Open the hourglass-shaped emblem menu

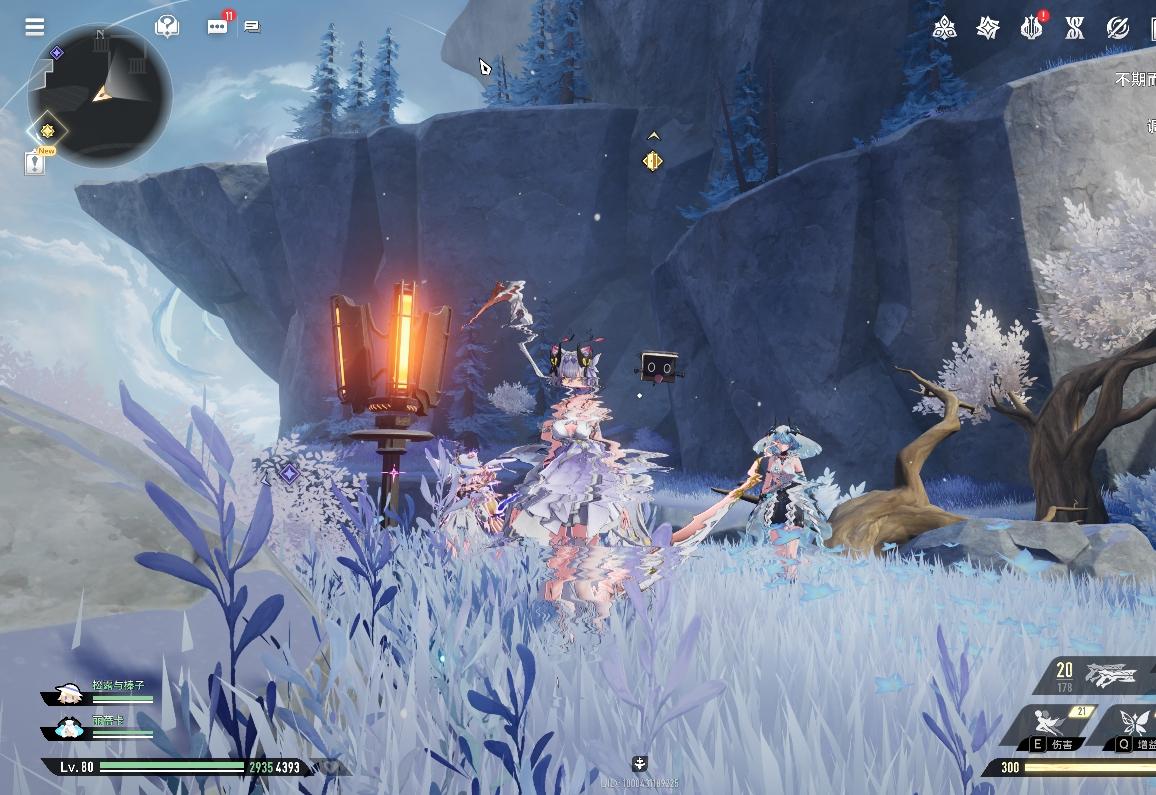click(x=1075, y=27)
